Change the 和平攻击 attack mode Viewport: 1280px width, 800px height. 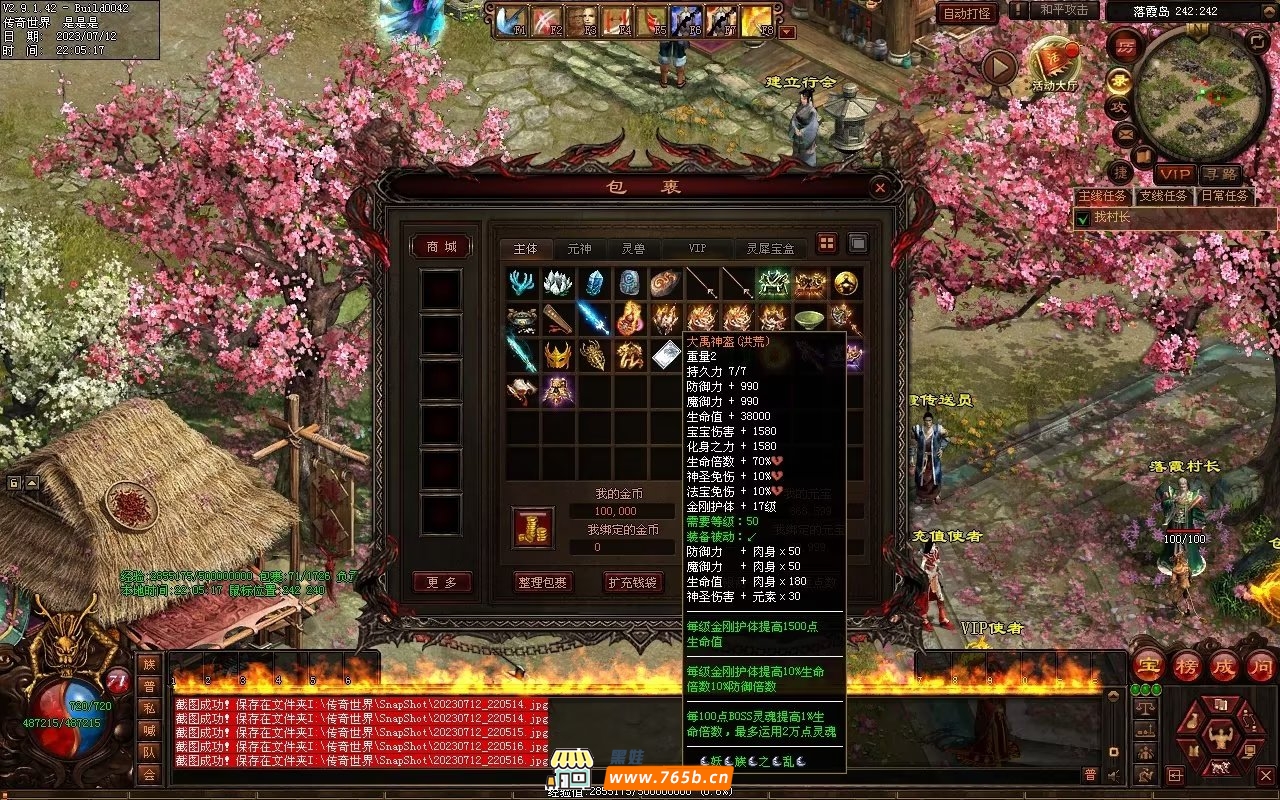click(1063, 10)
